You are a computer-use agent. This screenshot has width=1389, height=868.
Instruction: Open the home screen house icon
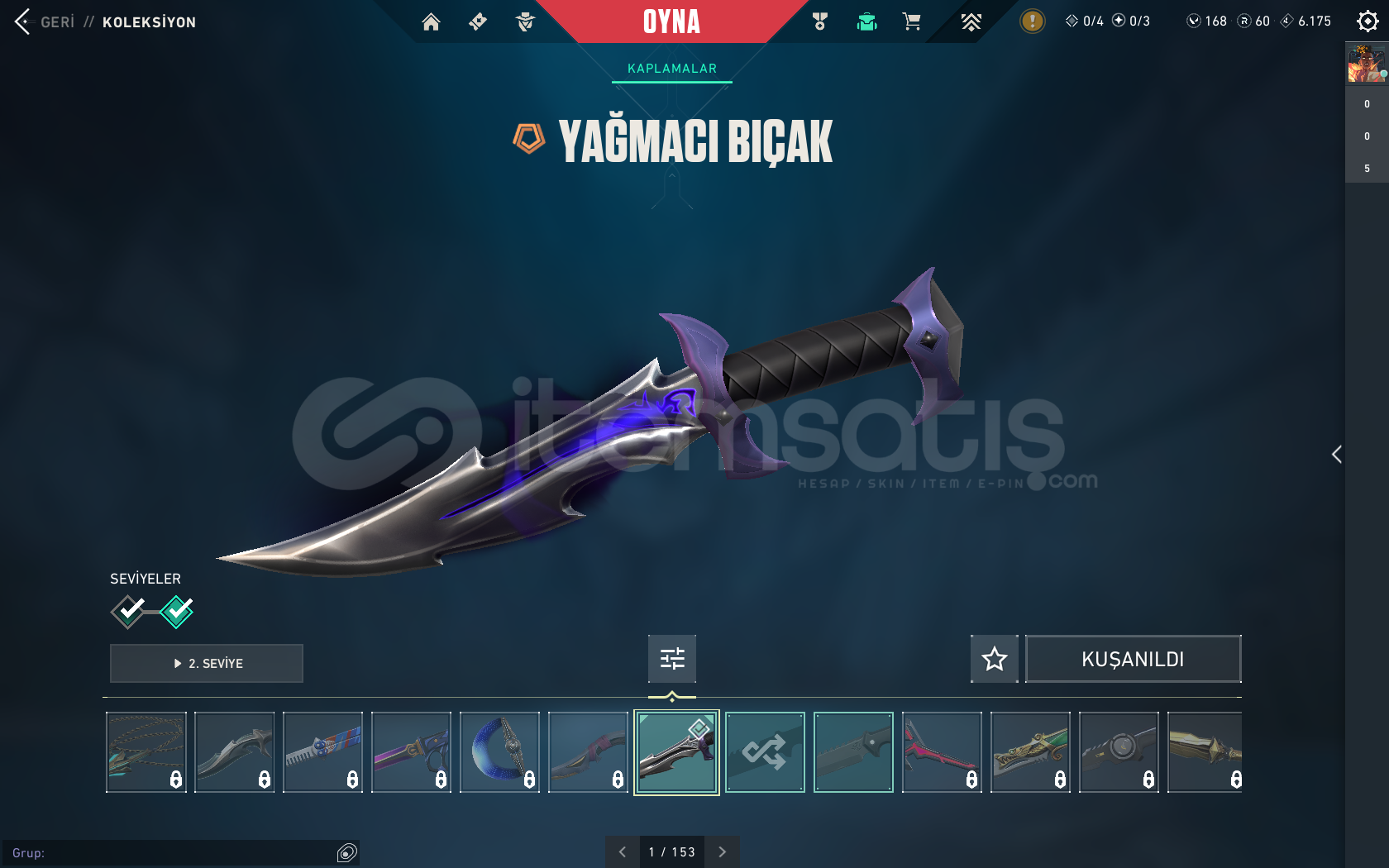pos(431,21)
